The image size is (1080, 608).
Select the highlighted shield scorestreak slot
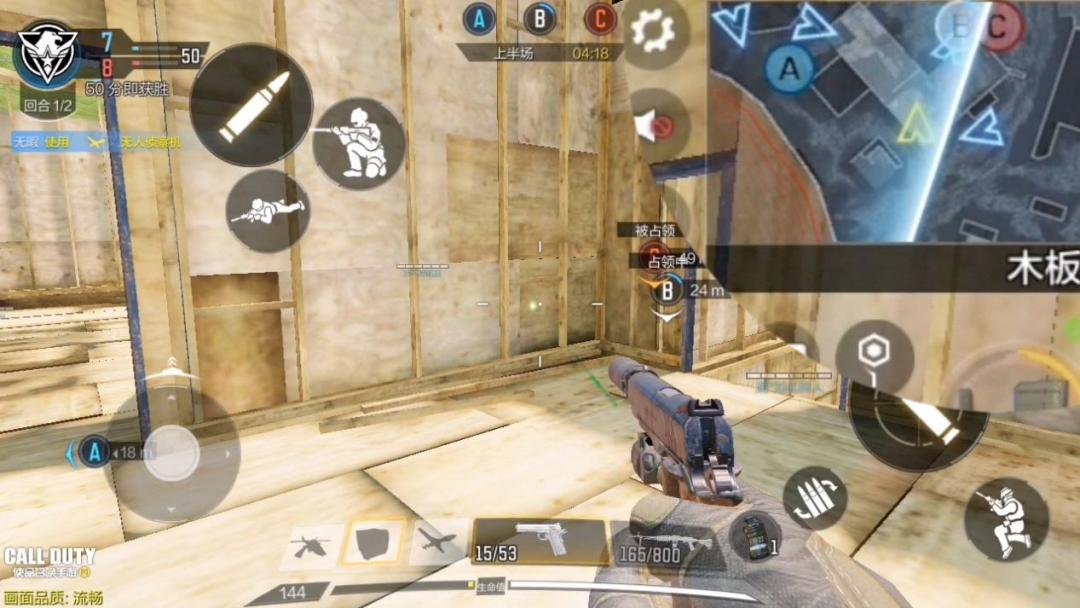[x=373, y=543]
